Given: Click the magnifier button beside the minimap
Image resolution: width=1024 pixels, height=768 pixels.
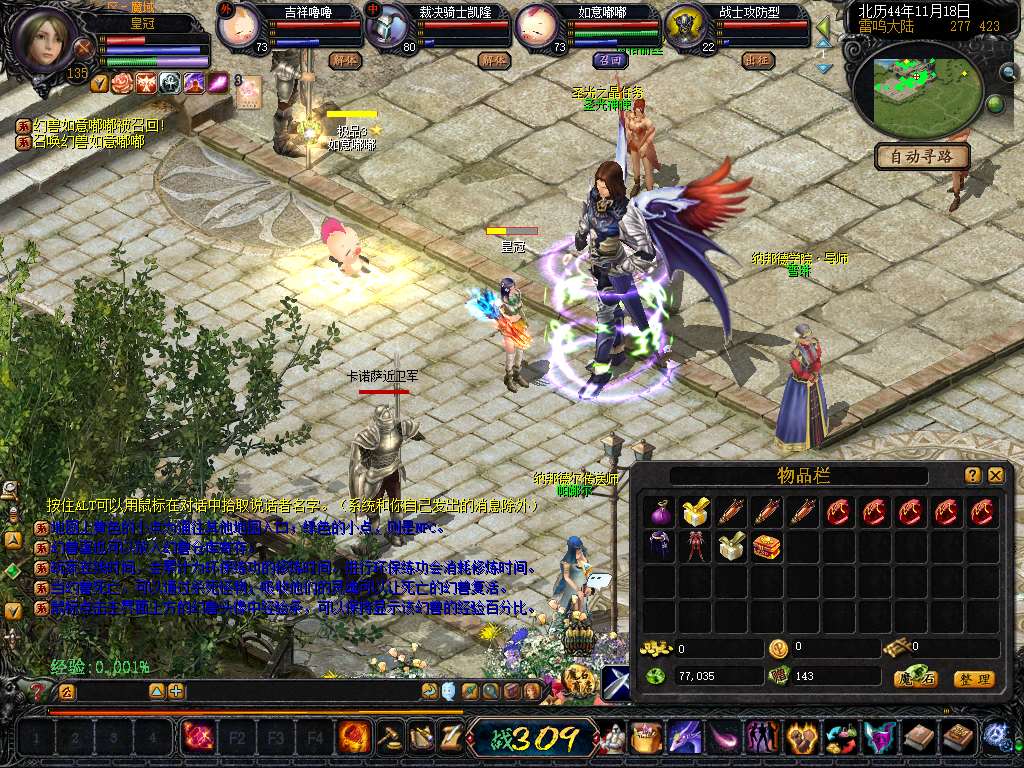Looking at the screenshot, I should tap(1008, 71).
